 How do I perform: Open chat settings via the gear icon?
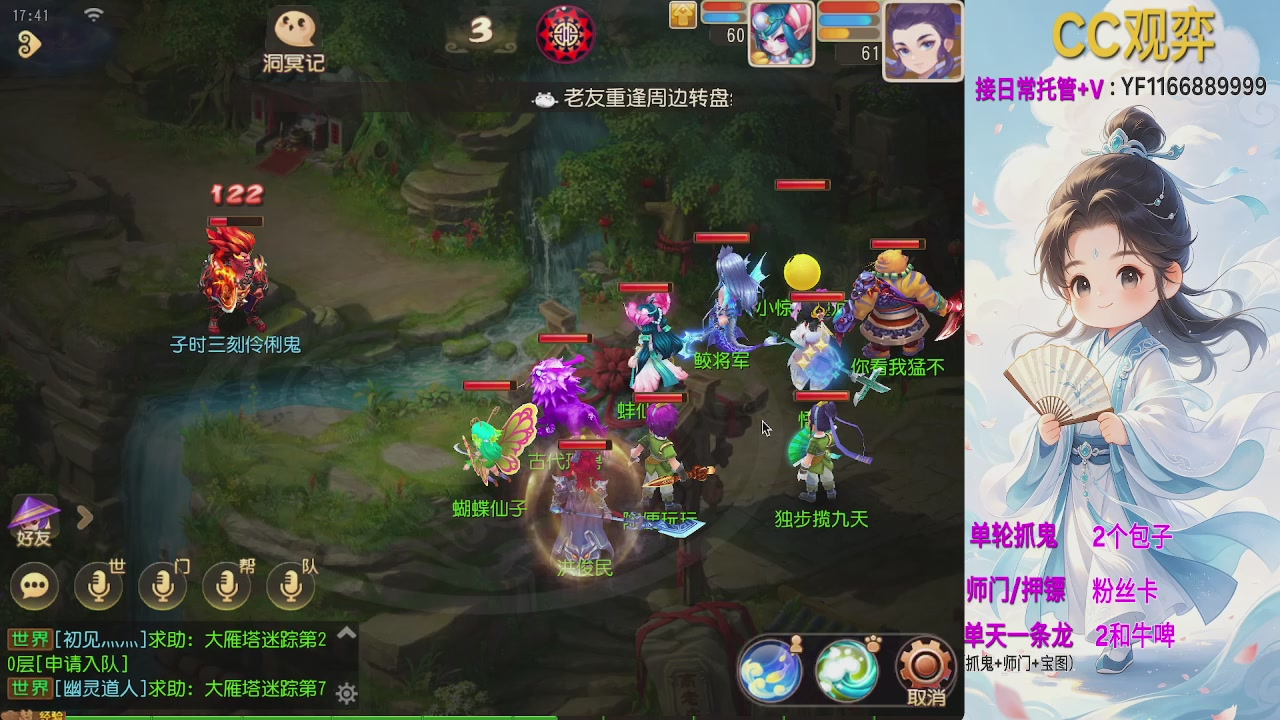click(345, 691)
